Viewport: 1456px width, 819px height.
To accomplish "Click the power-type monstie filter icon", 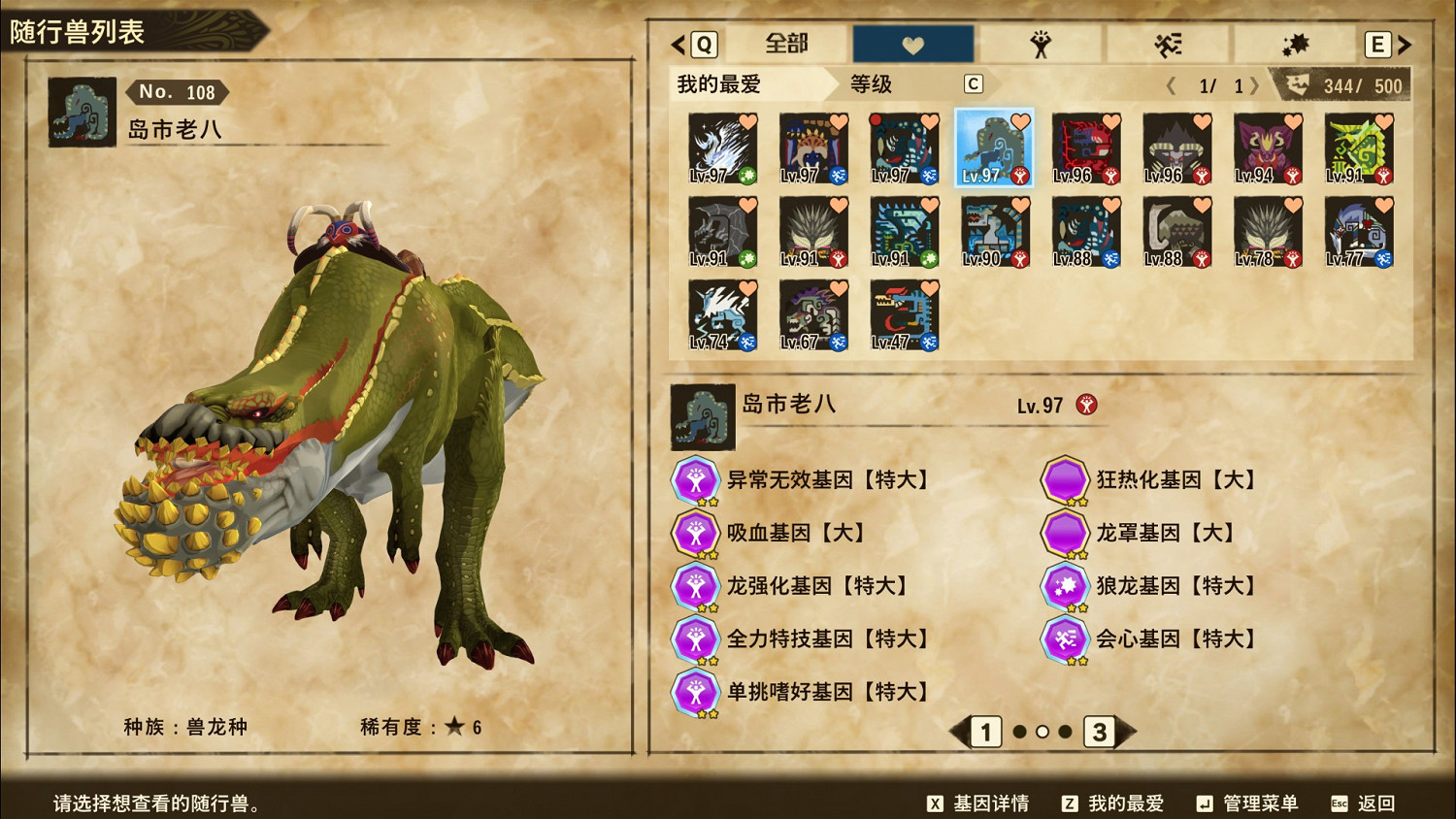I will click(1041, 43).
